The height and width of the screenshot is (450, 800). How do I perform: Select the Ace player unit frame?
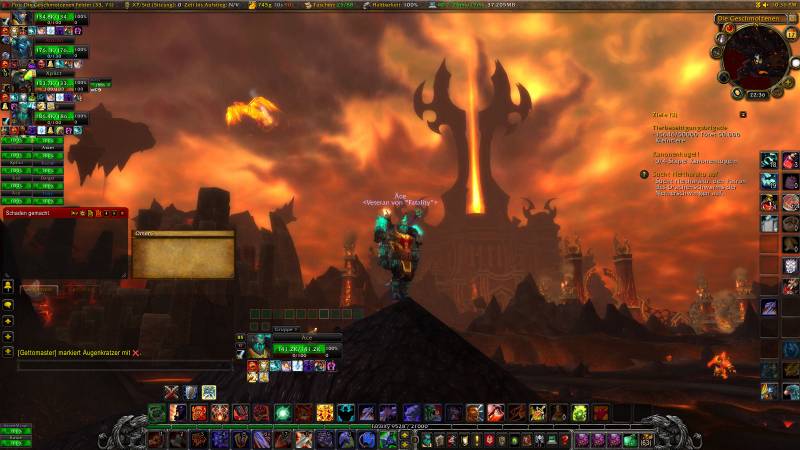click(x=300, y=348)
